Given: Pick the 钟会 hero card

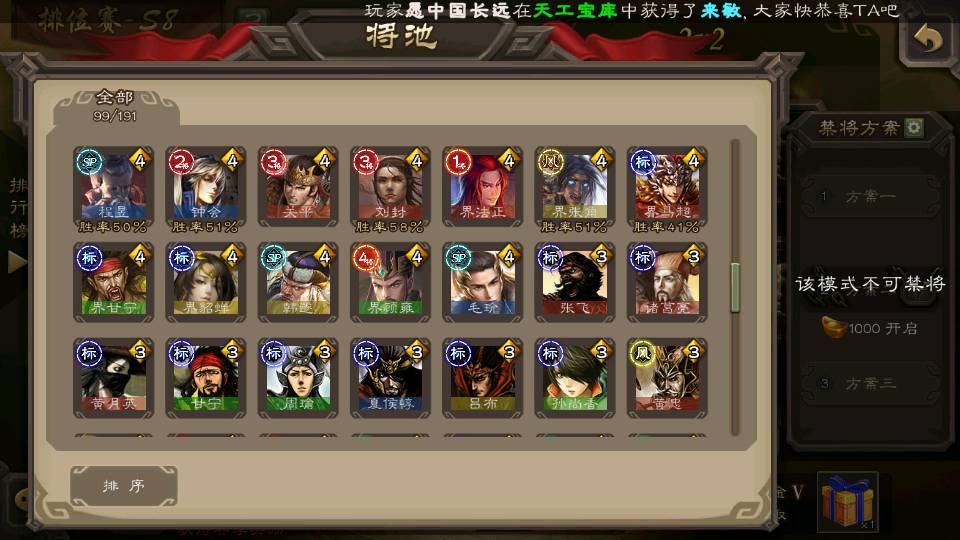Looking at the screenshot, I should pyautogui.click(x=205, y=186).
